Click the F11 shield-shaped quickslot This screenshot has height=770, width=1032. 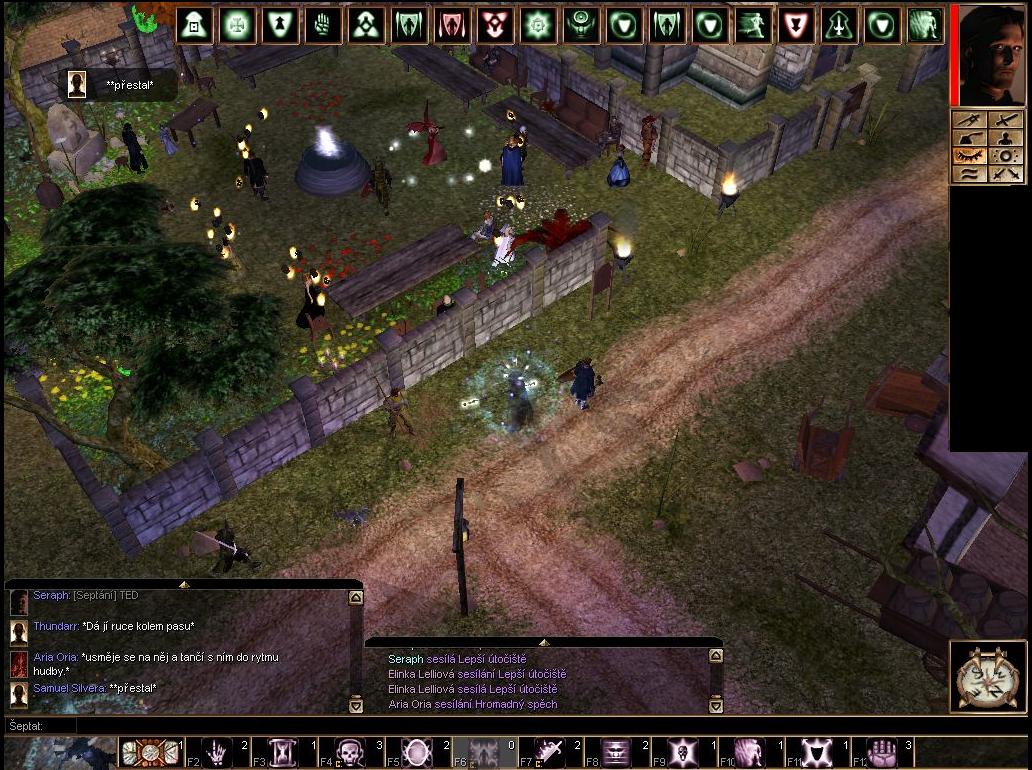pos(816,752)
